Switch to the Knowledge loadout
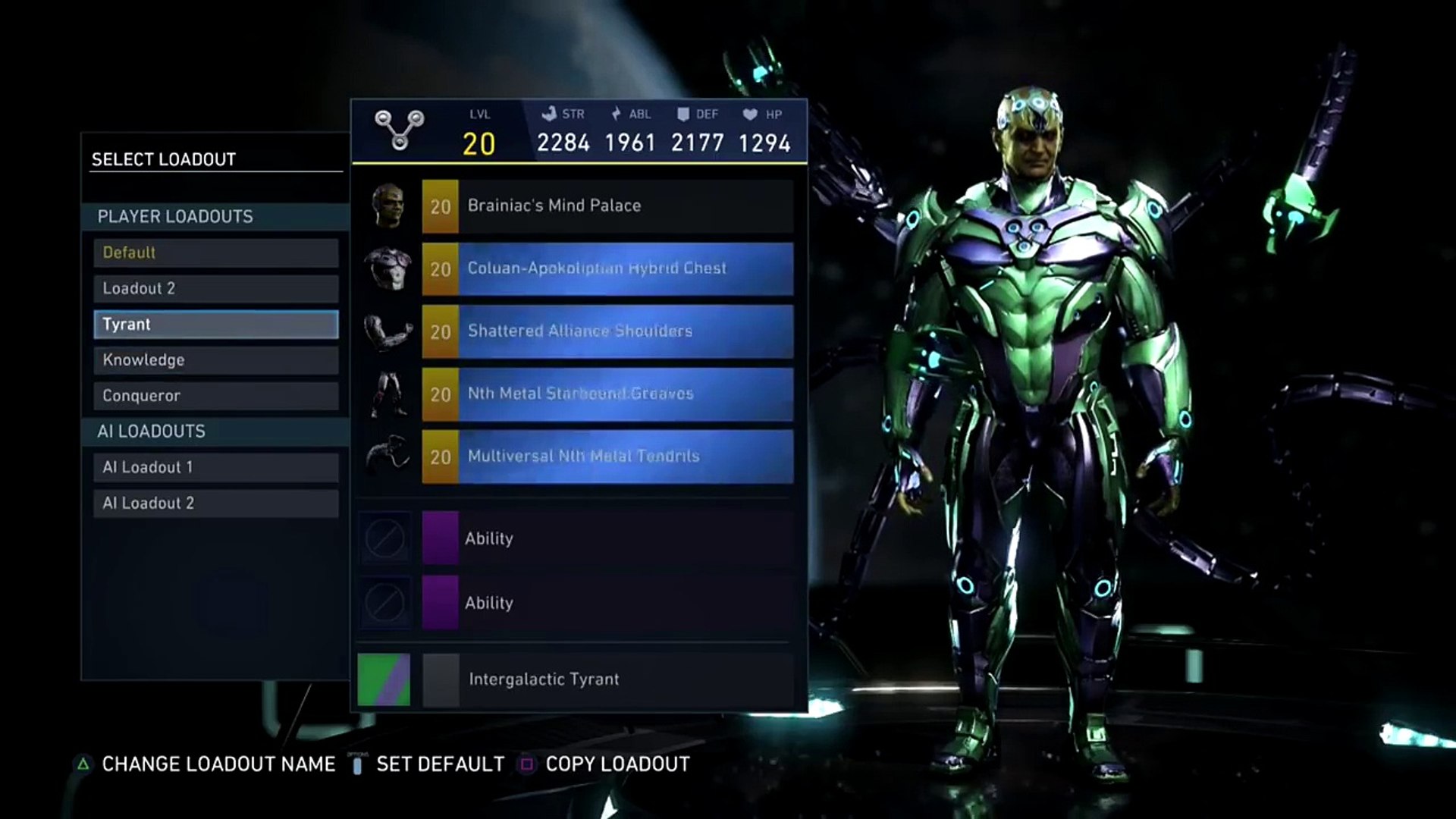Image resolution: width=1456 pixels, height=819 pixels. pos(215,360)
